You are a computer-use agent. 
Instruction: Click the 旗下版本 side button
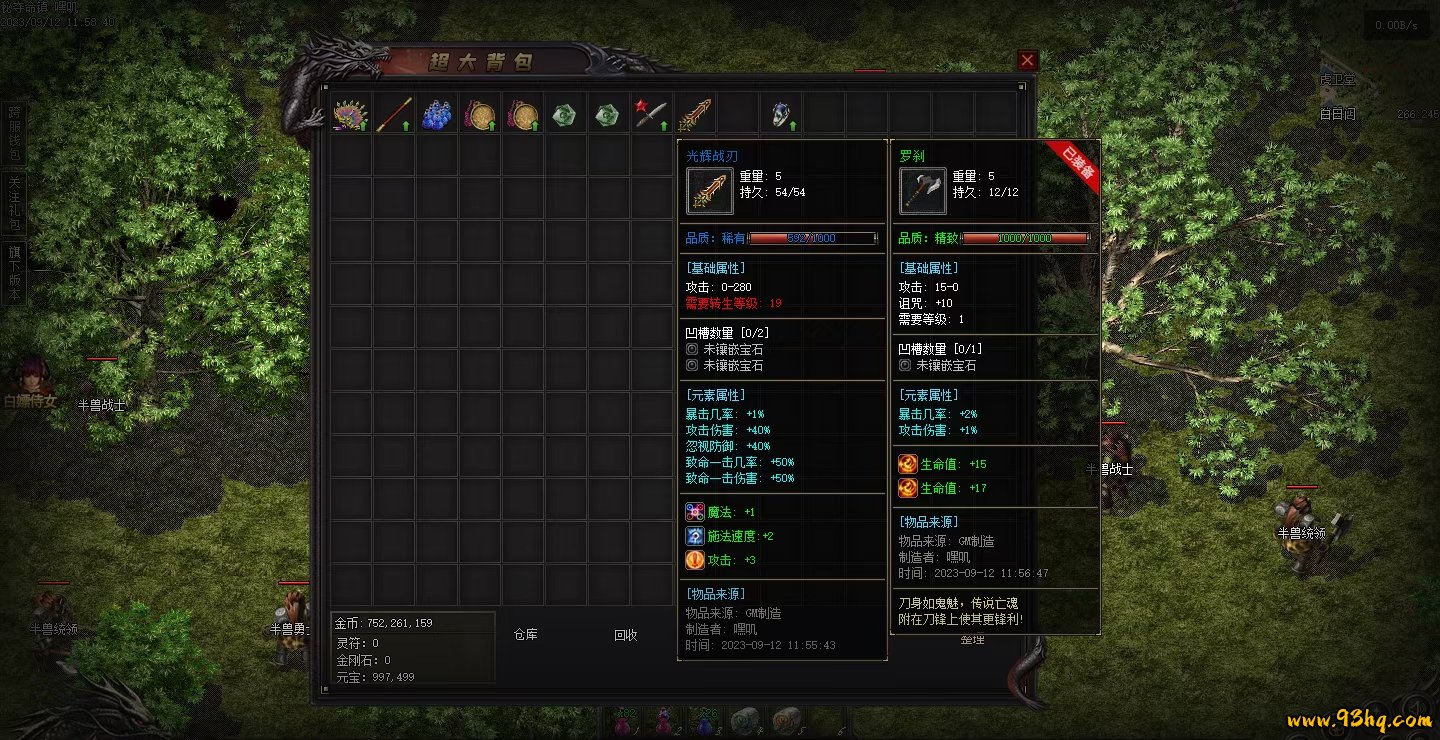14,272
